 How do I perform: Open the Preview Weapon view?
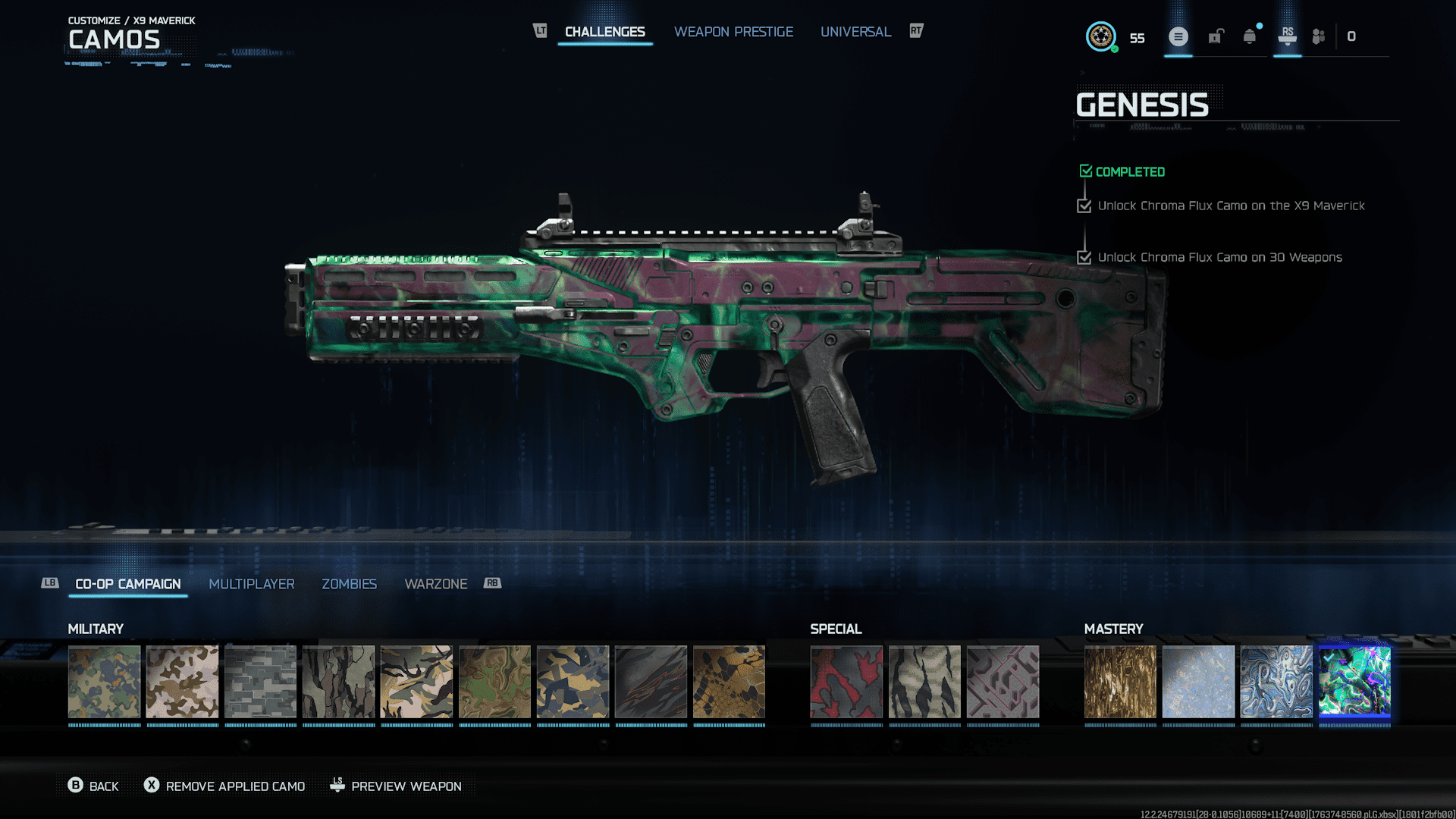[x=396, y=786]
